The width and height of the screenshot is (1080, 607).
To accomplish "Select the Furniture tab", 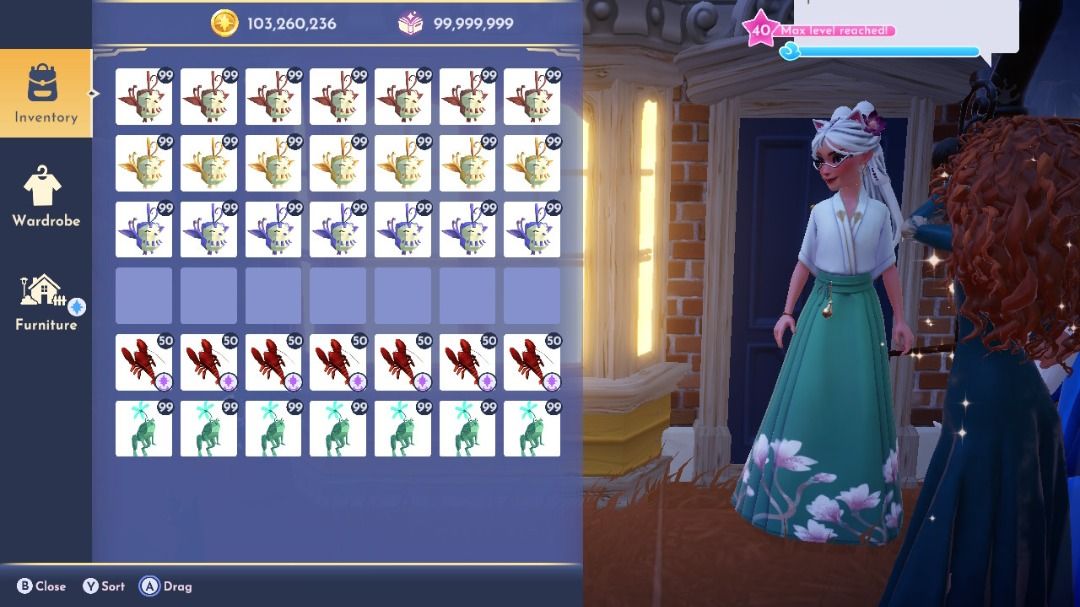I will point(45,302).
